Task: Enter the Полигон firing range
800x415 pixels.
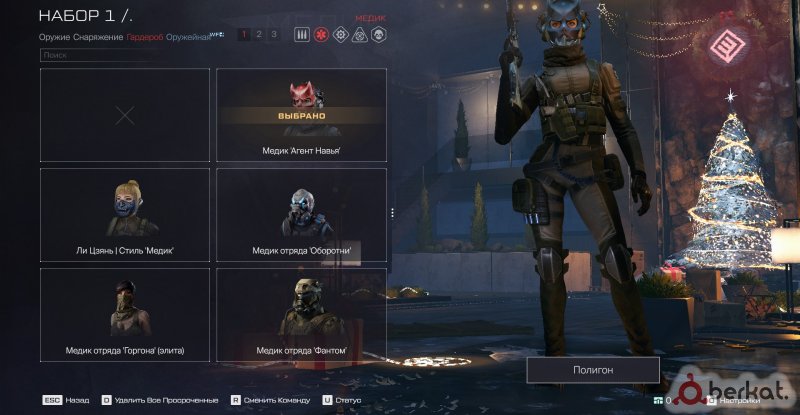Action: (x=593, y=370)
